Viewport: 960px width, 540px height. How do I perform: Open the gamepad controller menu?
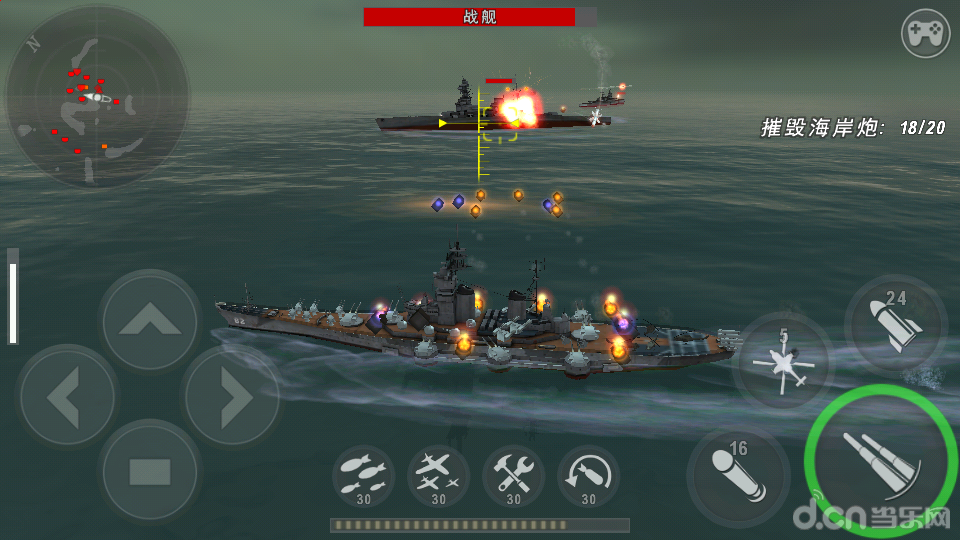926,35
